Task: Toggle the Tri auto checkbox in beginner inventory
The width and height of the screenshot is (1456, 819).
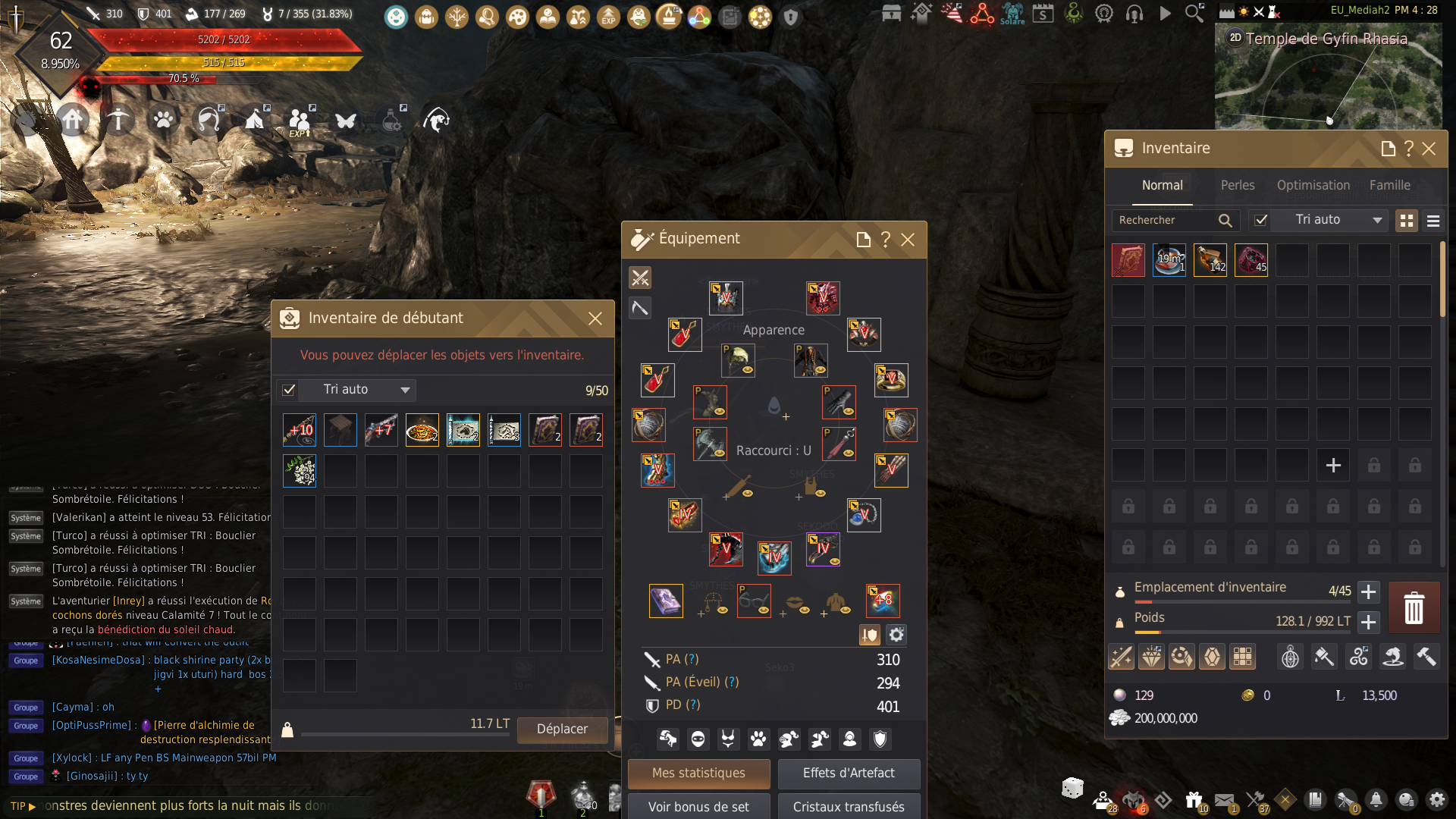Action: 289,390
